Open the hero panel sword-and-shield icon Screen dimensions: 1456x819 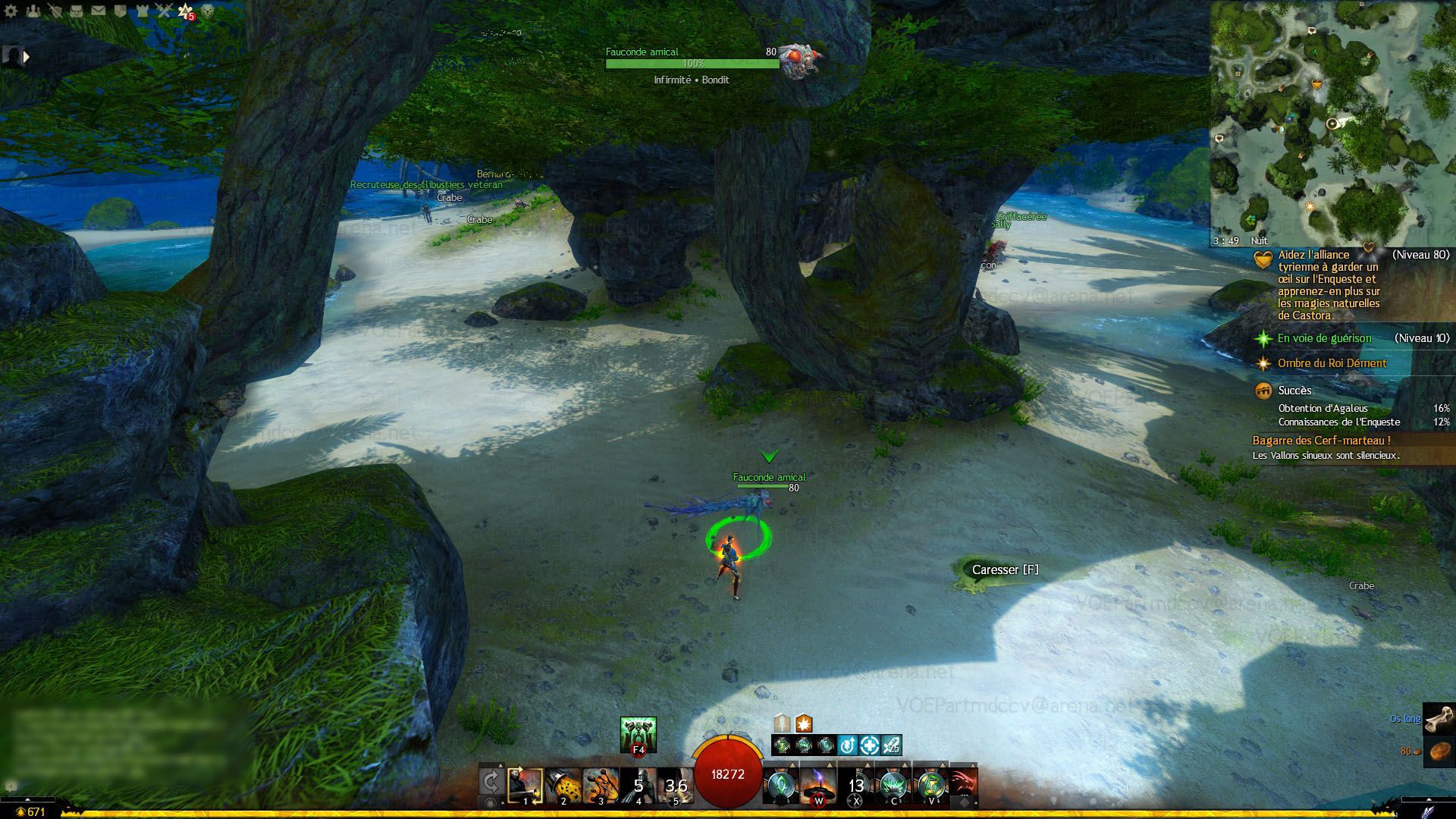[55, 11]
